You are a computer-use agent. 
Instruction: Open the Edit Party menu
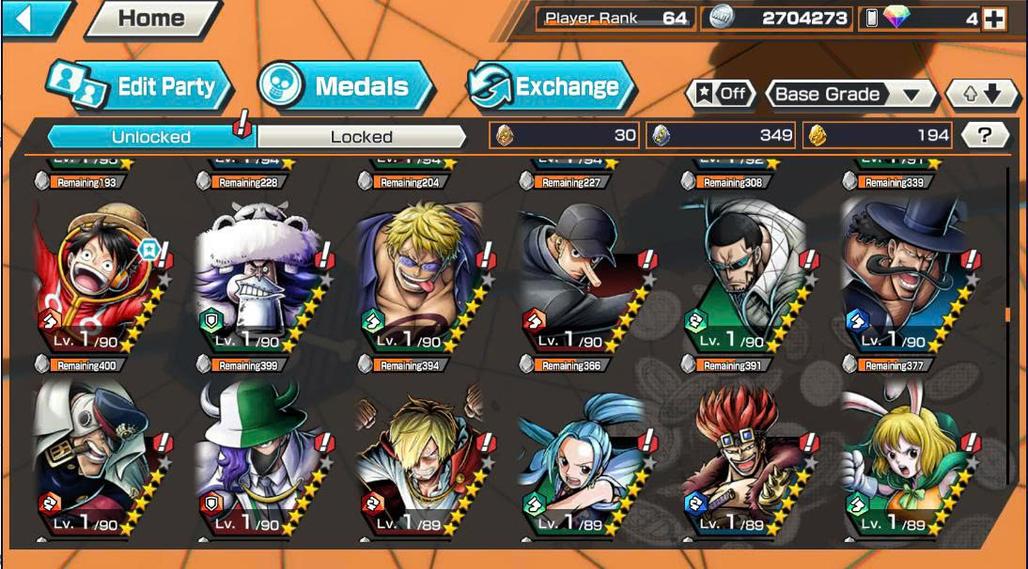(140, 87)
